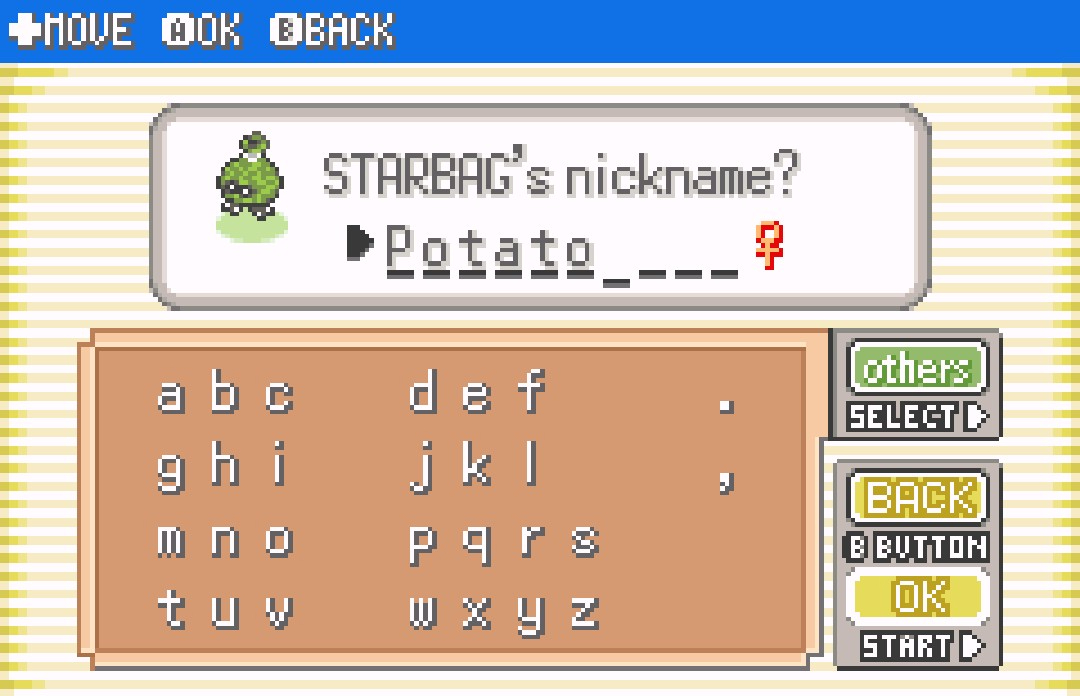The image size is (1080, 696).
Task: Insert the comma character key
Action: click(x=727, y=478)
